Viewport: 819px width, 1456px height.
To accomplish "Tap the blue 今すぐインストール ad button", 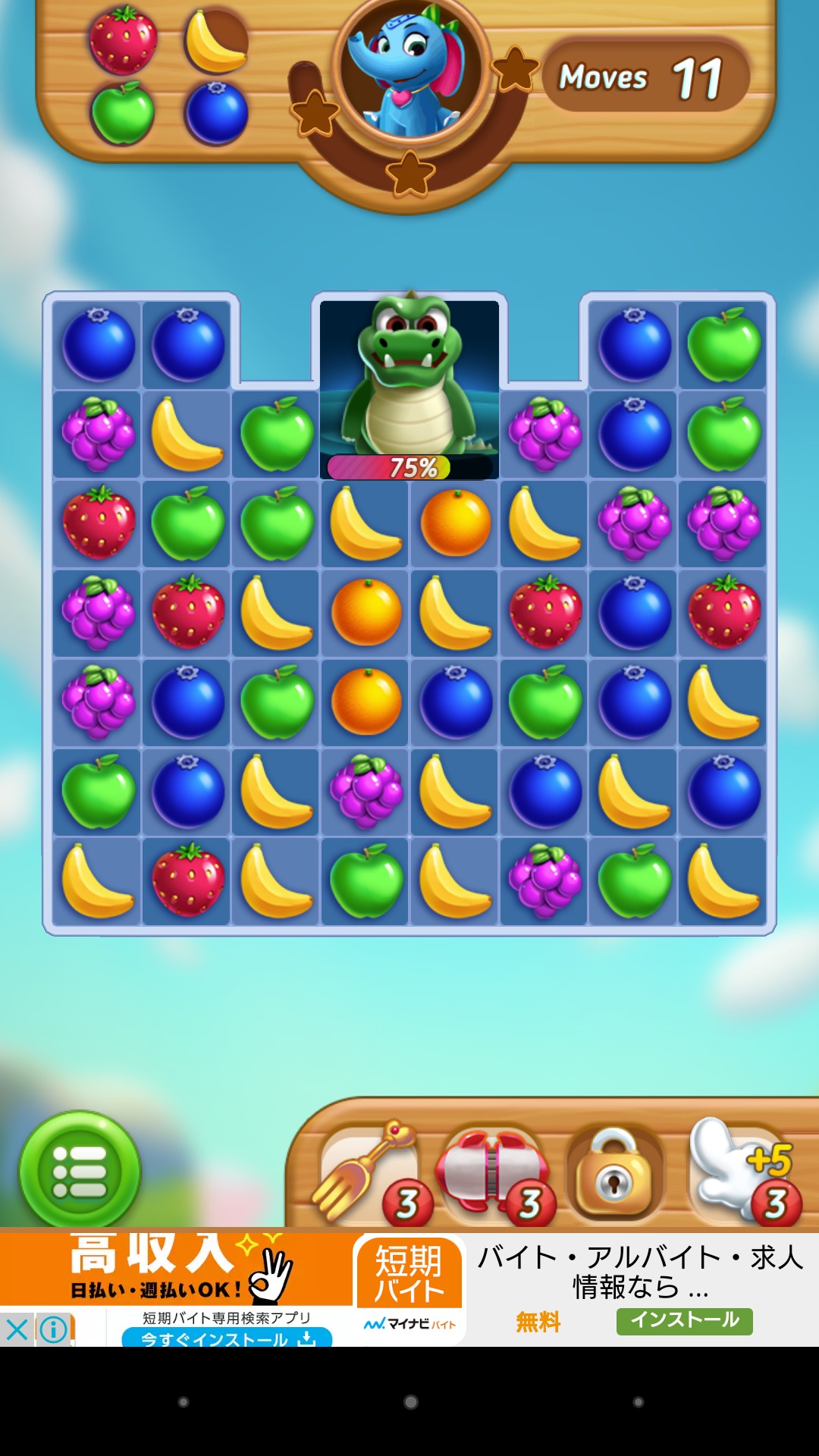I will click(x=227, y=1338).
